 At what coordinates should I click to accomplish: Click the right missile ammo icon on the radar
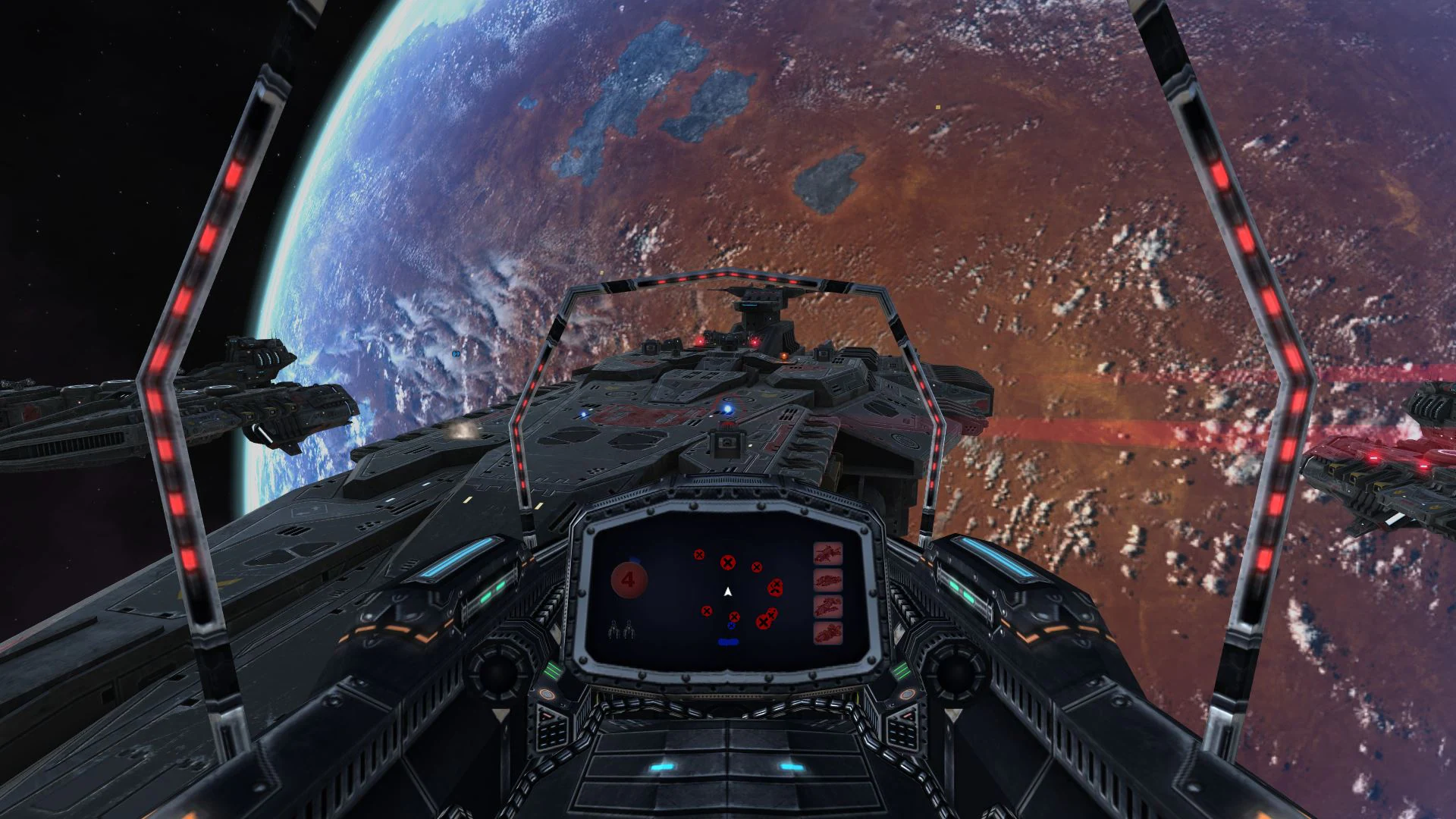pyautogui.click(x=629, y=630)
